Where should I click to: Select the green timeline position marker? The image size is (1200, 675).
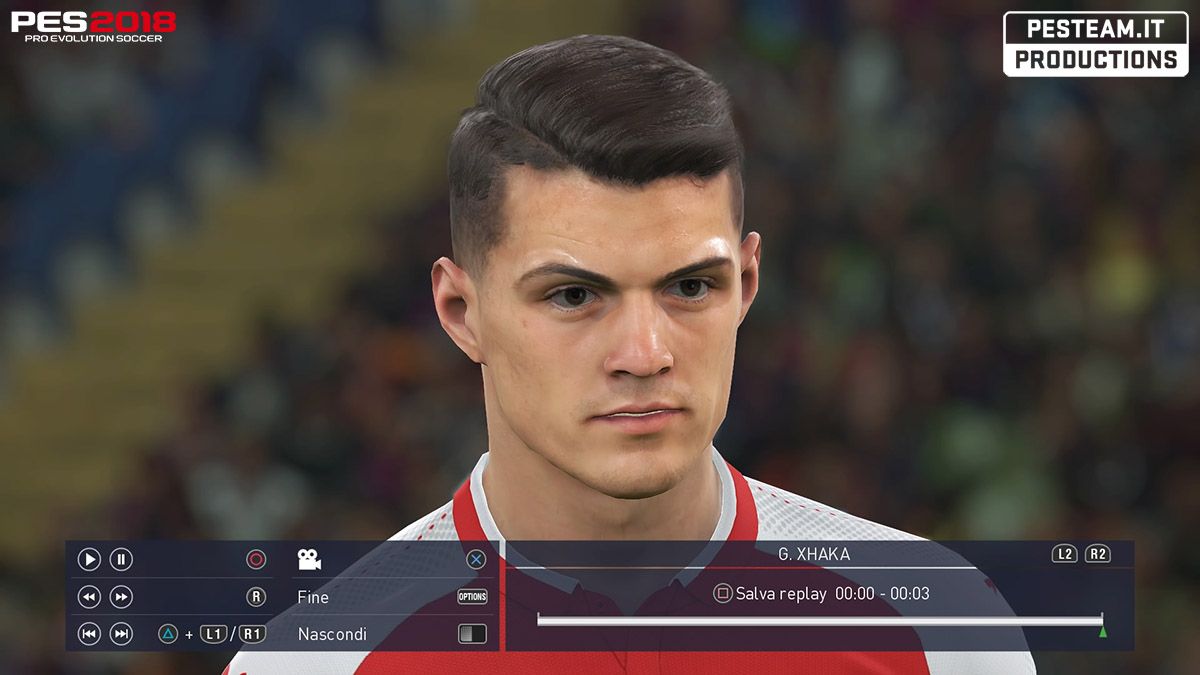tap(1103, 632)
